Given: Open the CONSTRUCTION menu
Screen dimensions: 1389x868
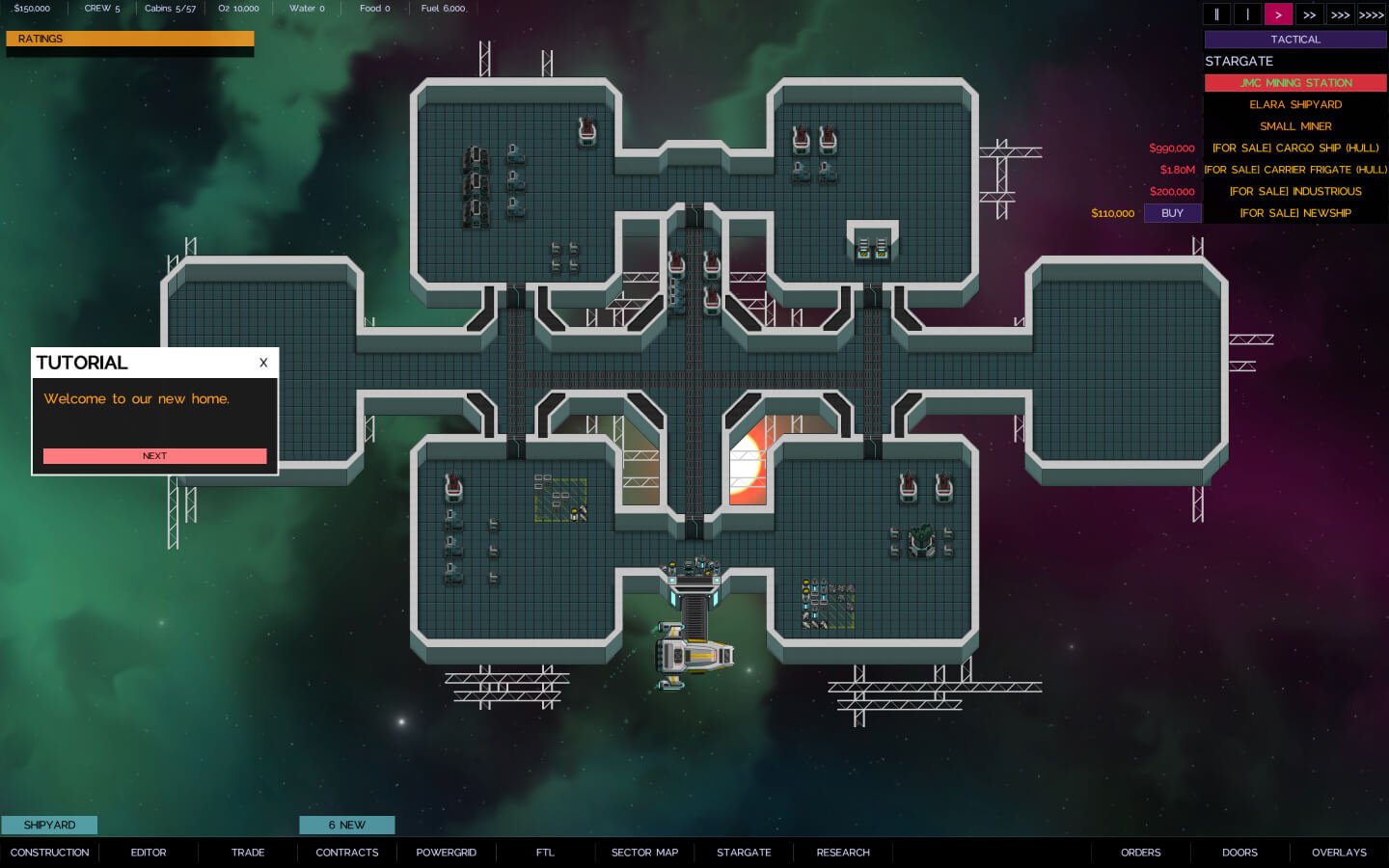Looking at the screenshot, I should click(49, 852).
